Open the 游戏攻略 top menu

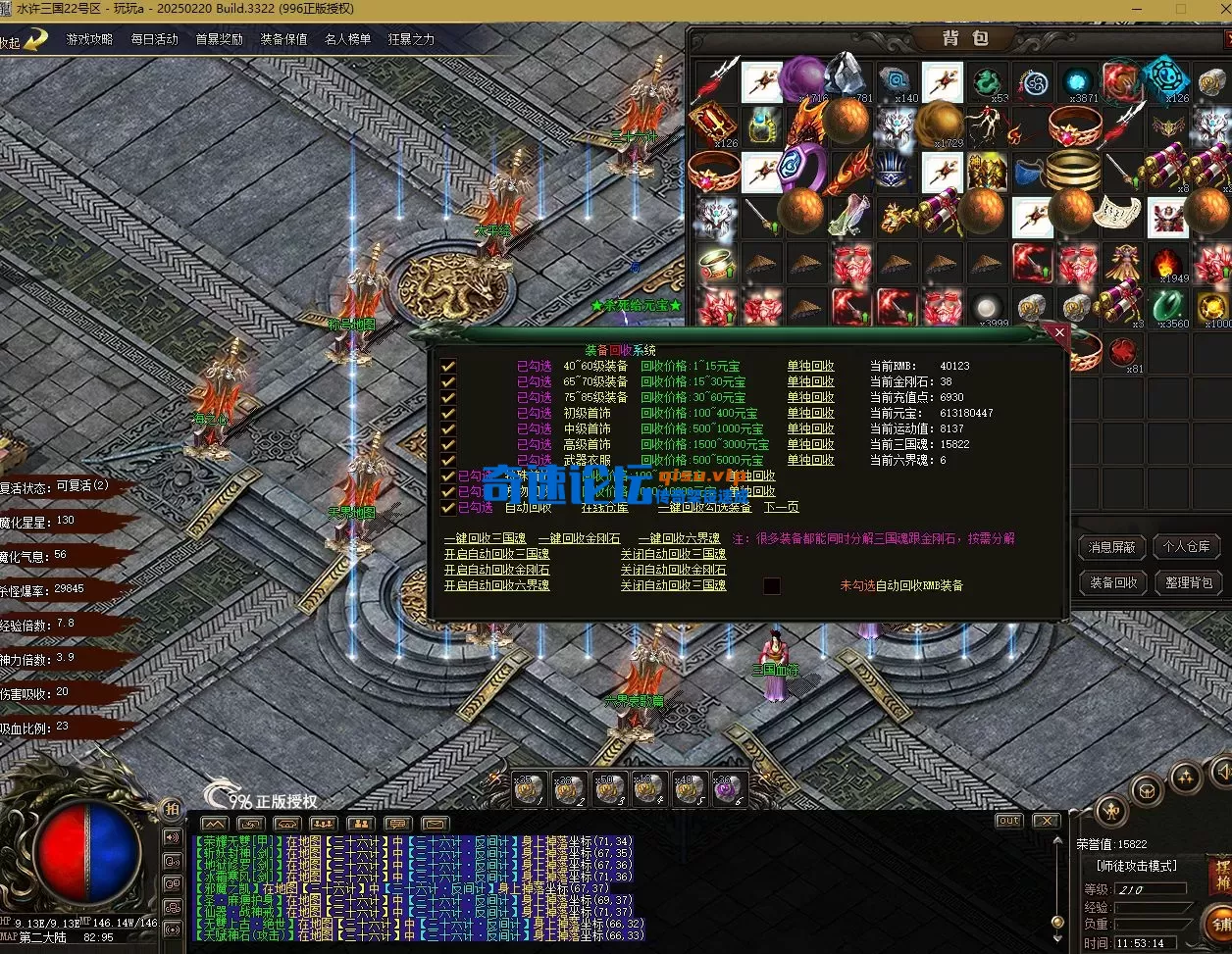tap(89, 39)
